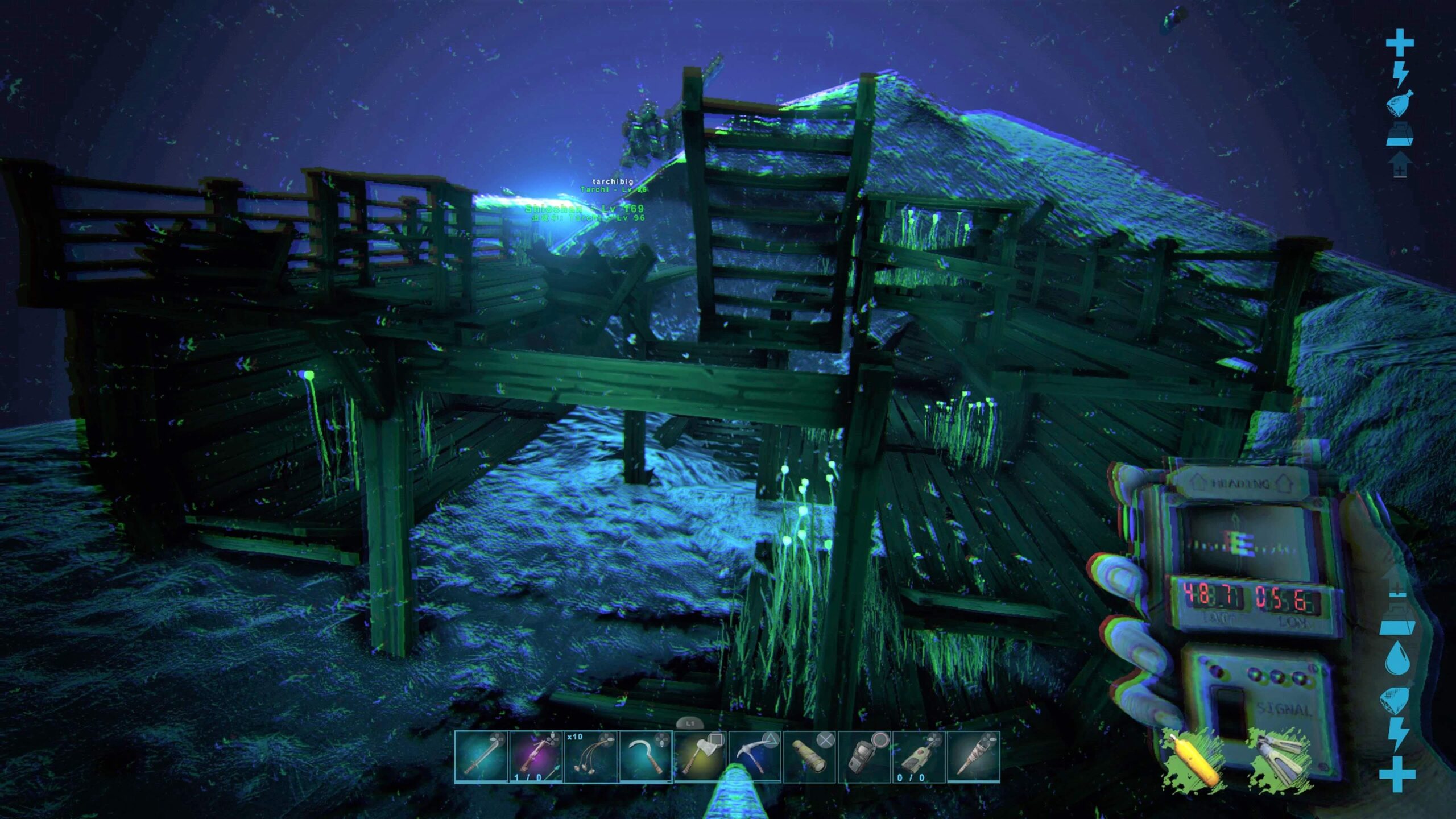This screenshot has height=819, width=1456.
Task: Switch to the pickaxe slot
Action: [x=755, y=758]
